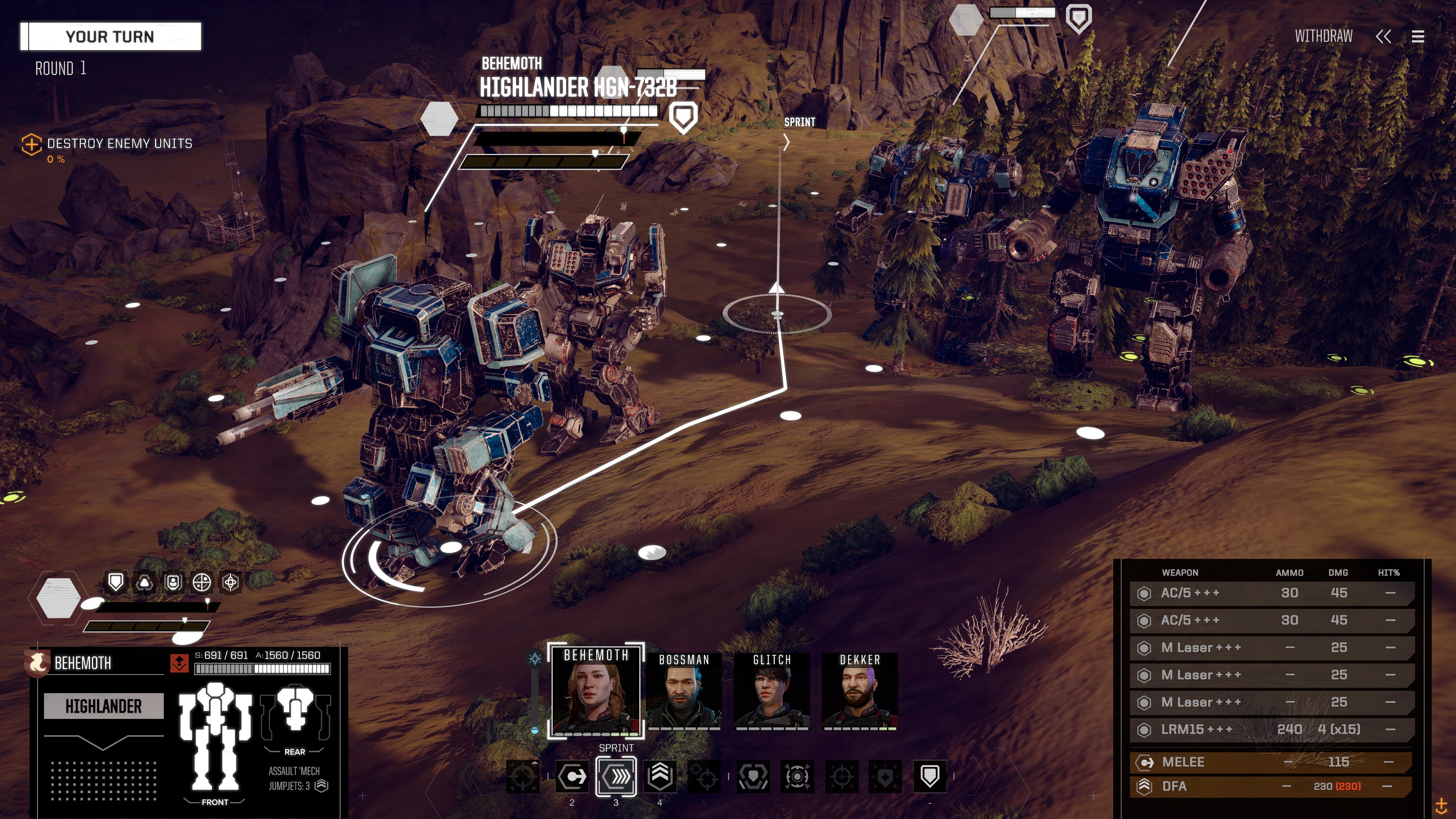Select the DFA attack row
Image resolution: width=1456 pixels, height=819 pixels.
1272,786
